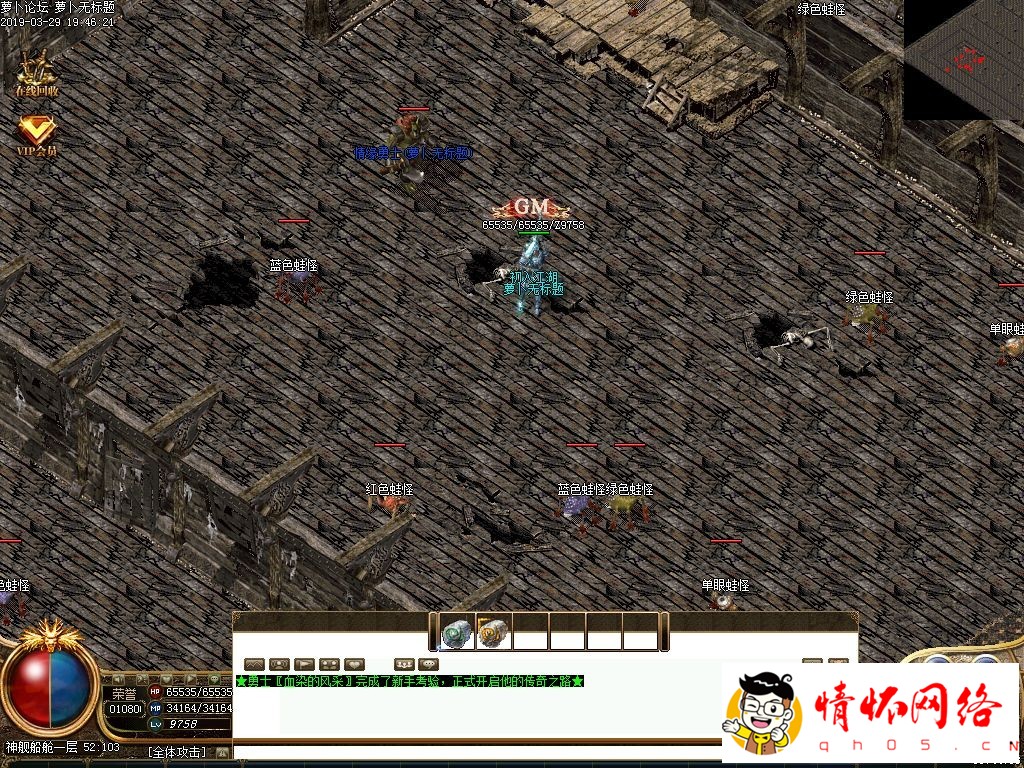Click the minimap in the corner
Viewport: 1024px width, 768px height.
(x=963, y=59)
